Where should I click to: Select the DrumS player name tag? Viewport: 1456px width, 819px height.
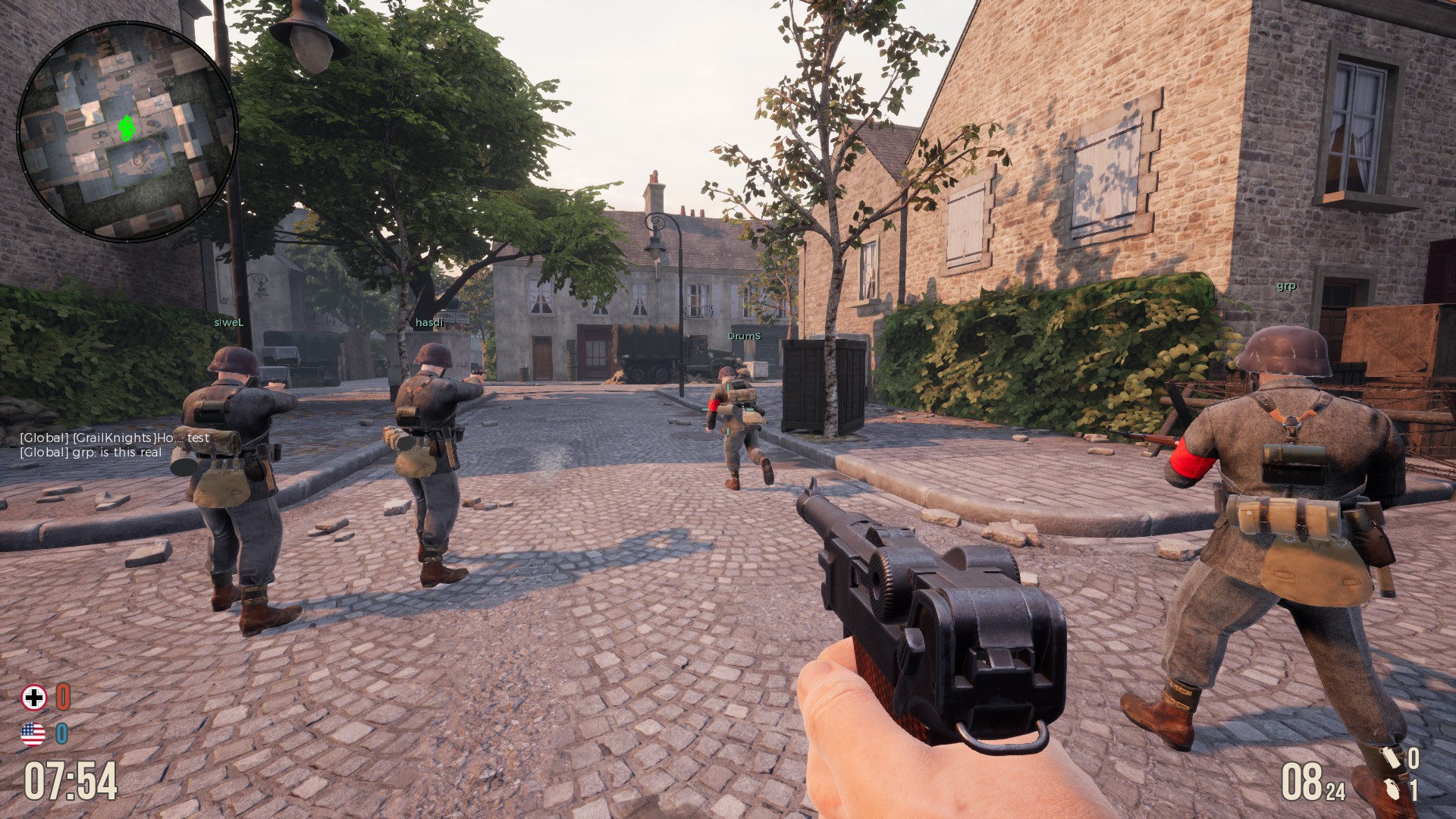744,335
